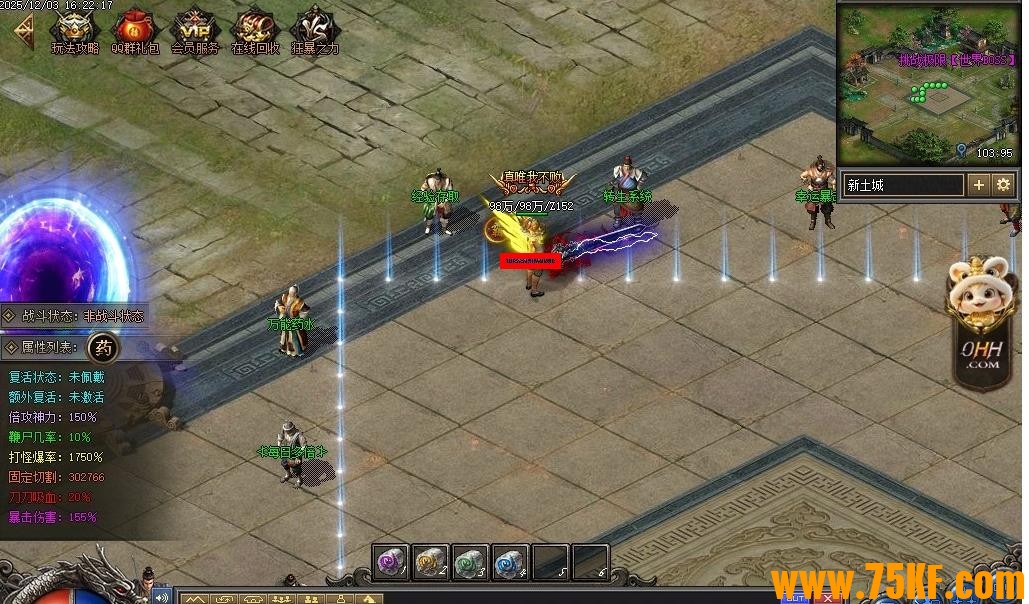Open the 玩法攻略 gameplay guide icon
The width and height of the screenshot is (1029, 604).
point(74,28)
